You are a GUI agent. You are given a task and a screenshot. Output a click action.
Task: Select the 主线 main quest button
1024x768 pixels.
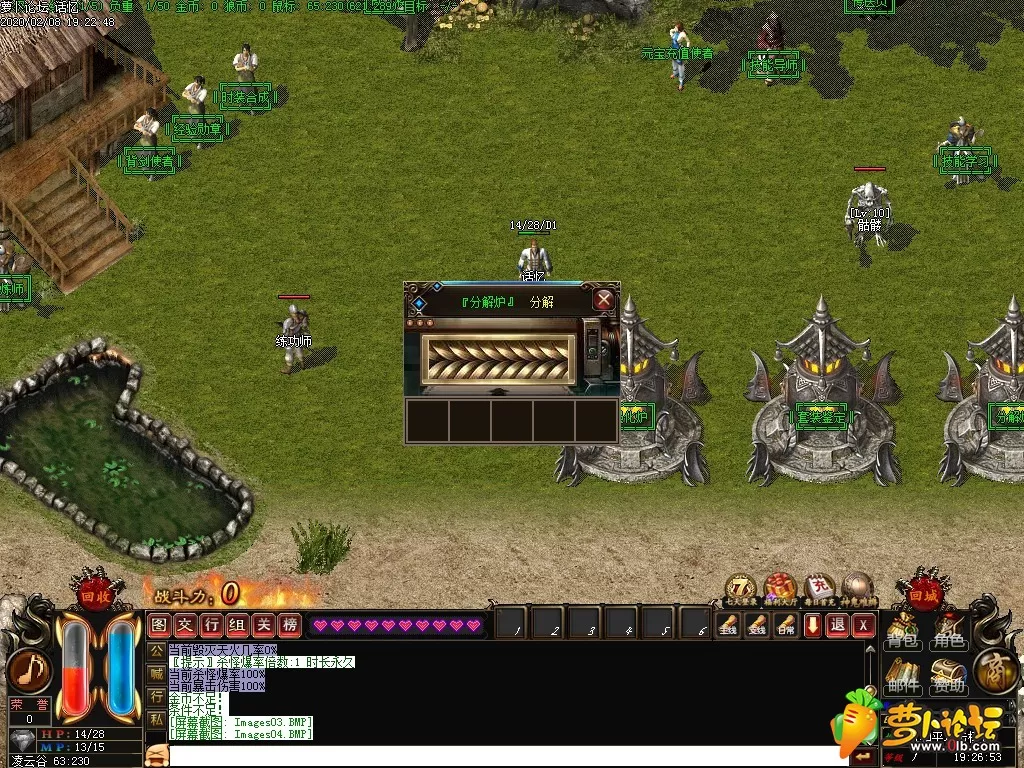coord(727,625)
